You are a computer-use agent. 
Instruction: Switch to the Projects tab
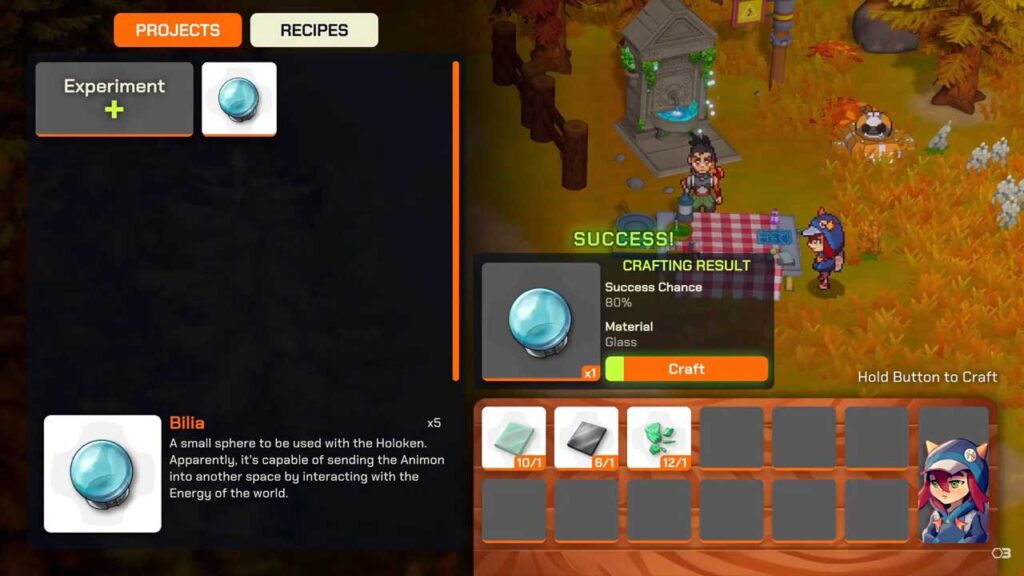coord(178,30)
